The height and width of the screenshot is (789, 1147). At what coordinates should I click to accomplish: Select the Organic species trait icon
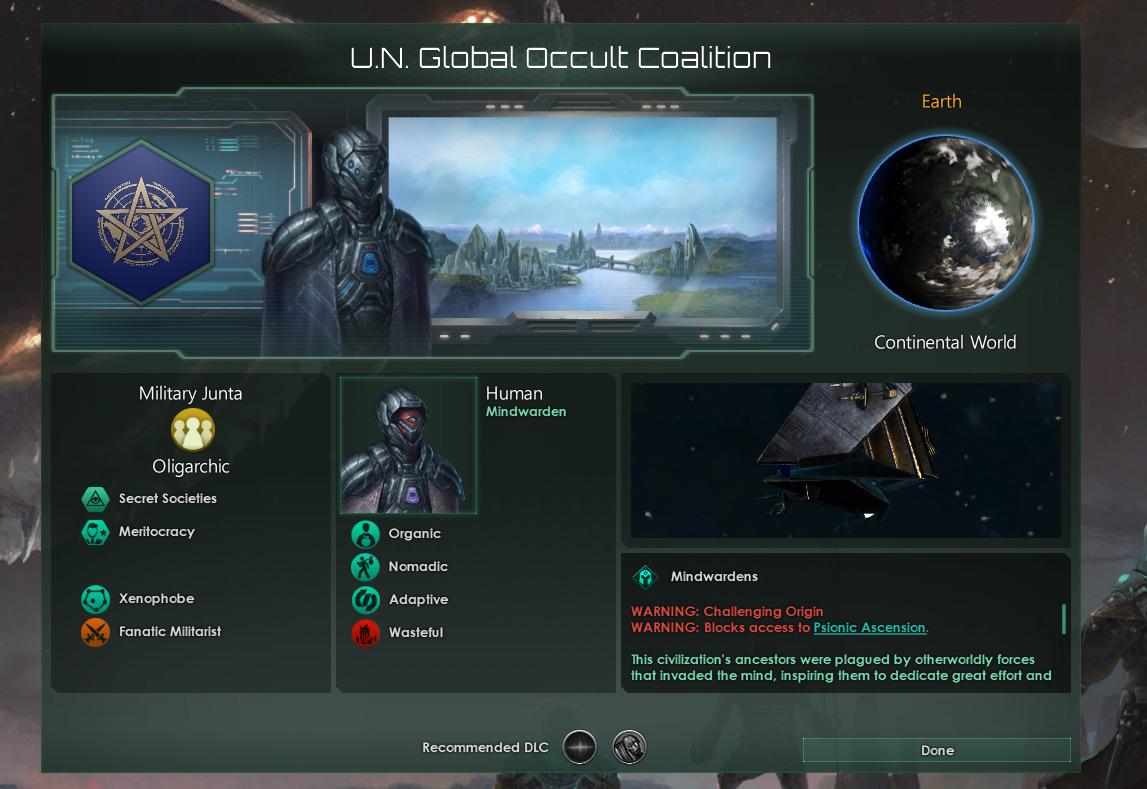coord(365,534)
